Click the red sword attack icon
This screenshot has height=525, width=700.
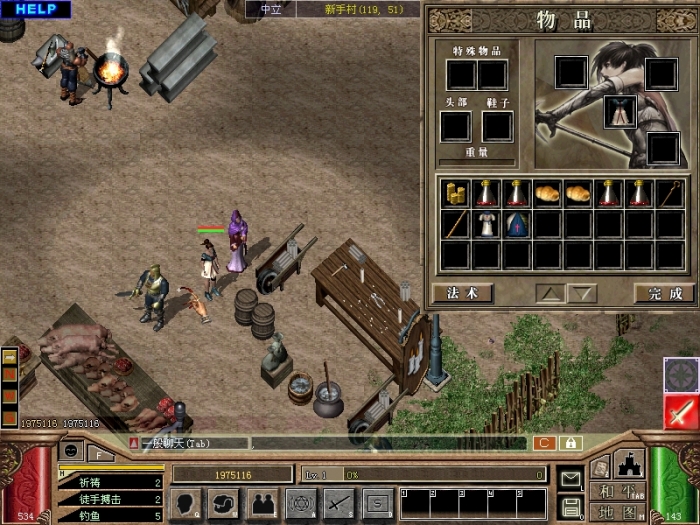[x=681, y=412]
